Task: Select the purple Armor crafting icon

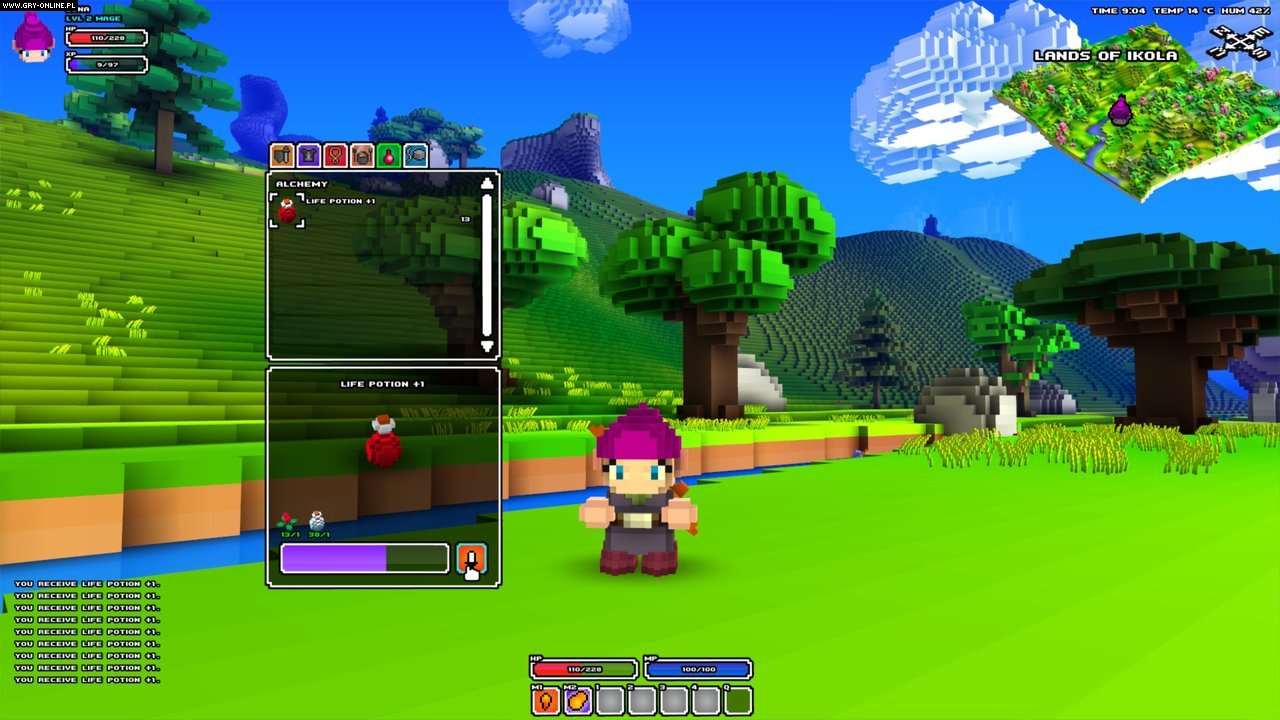Action: pos(309,155)
